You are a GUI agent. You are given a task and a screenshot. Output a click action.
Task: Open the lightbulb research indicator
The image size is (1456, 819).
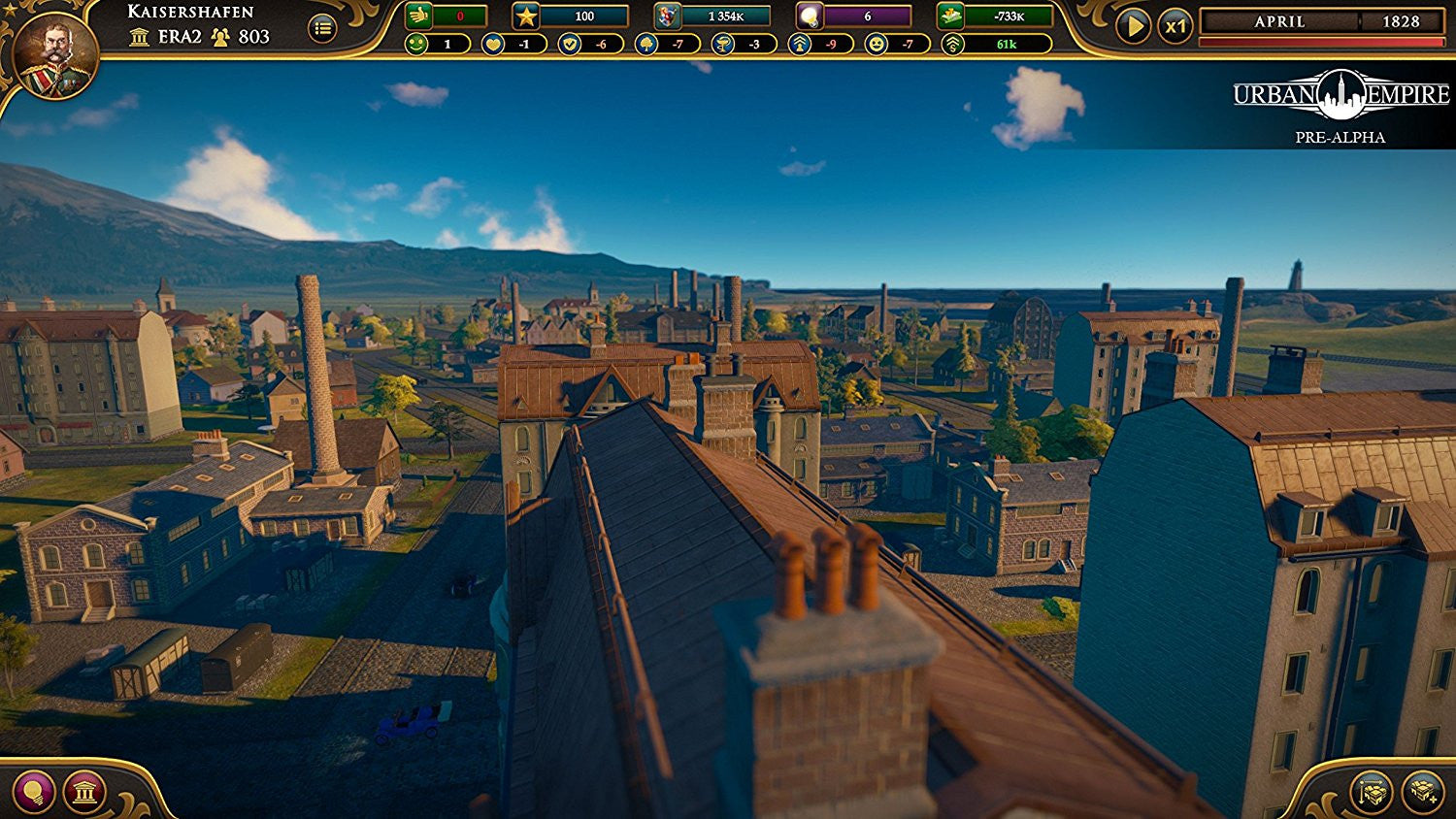809,16
